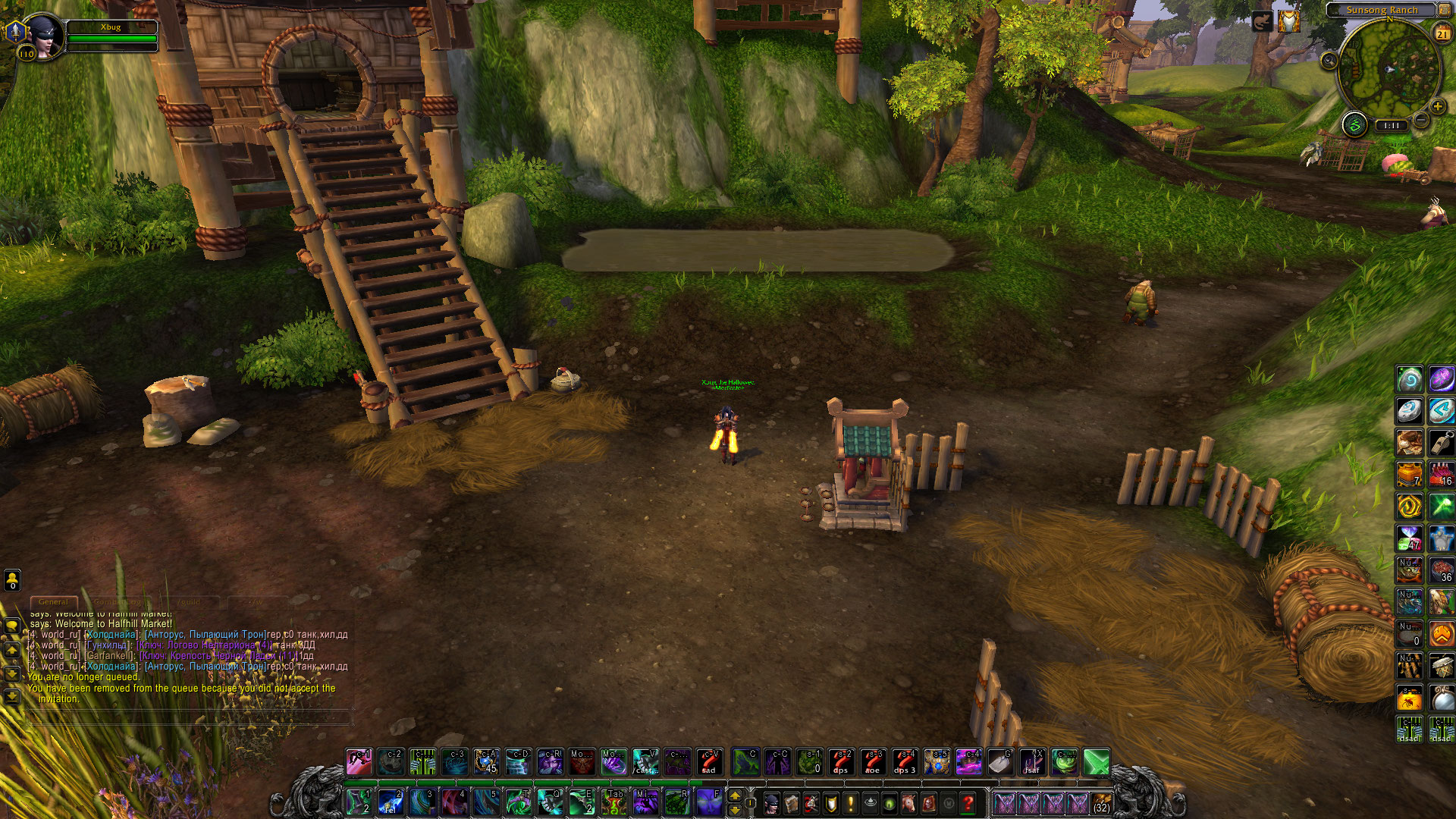Open the backpack showing 32 free slots
This screenshot has height=819, width=1456.
[x=1102, y=802]
